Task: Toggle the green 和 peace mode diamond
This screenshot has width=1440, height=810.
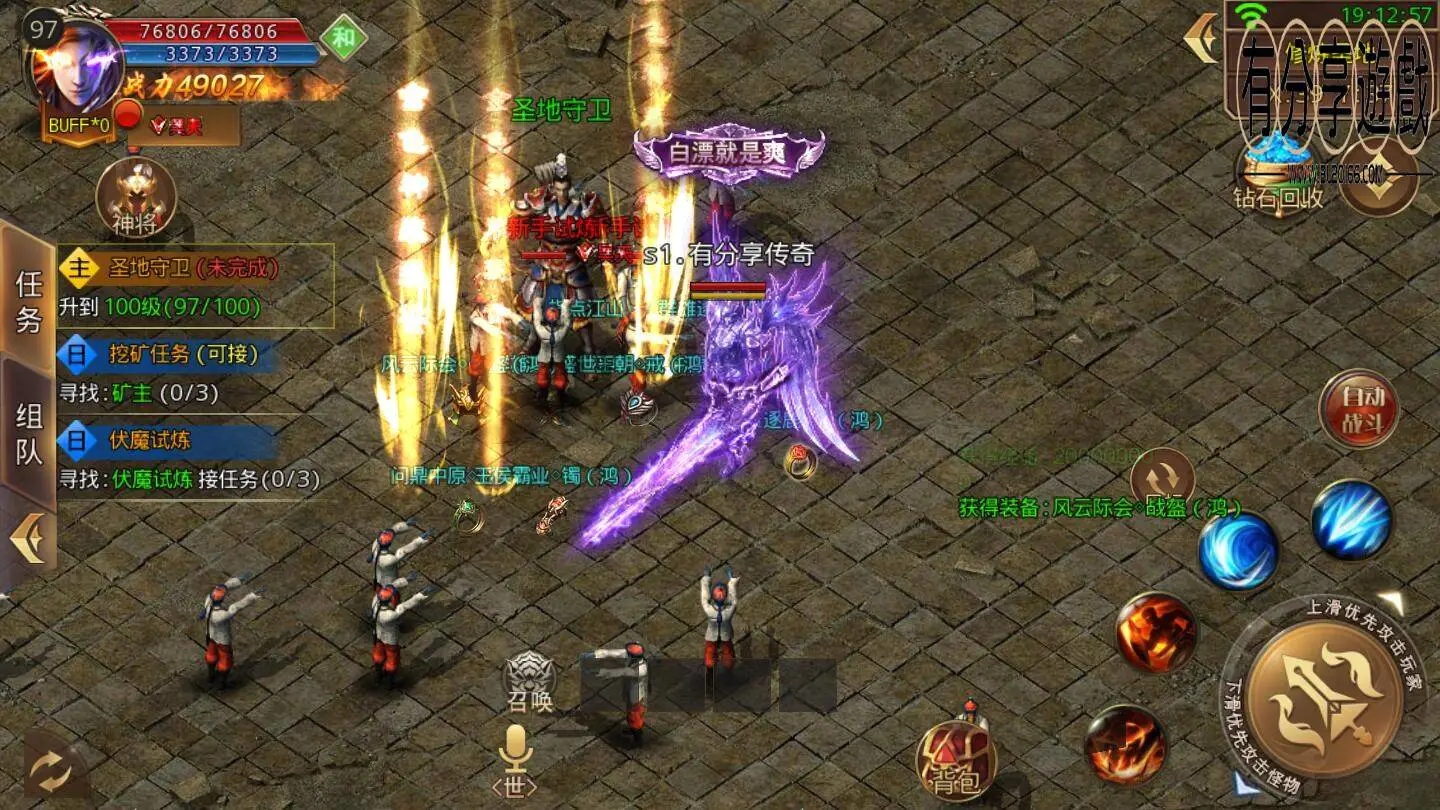Action: tap(343, 40)
